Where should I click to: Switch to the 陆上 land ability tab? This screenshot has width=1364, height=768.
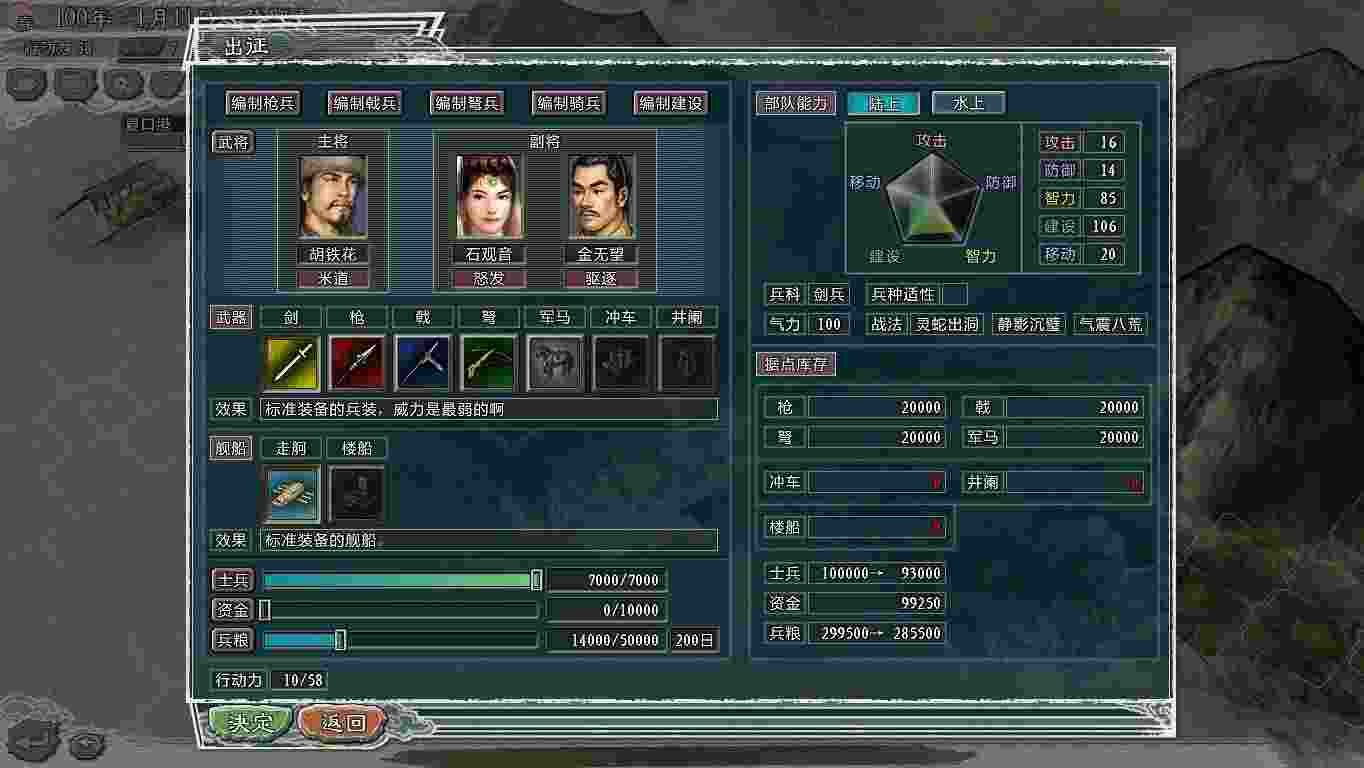coord(883,103)
